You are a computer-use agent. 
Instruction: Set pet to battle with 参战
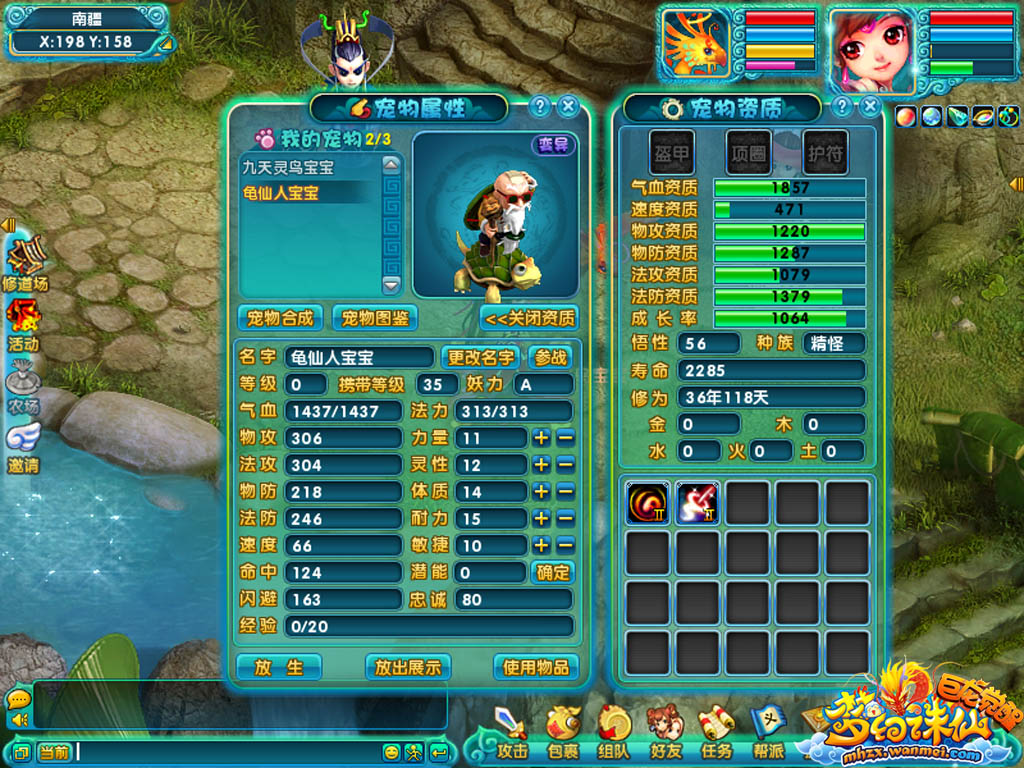click(x=551, y=357)
